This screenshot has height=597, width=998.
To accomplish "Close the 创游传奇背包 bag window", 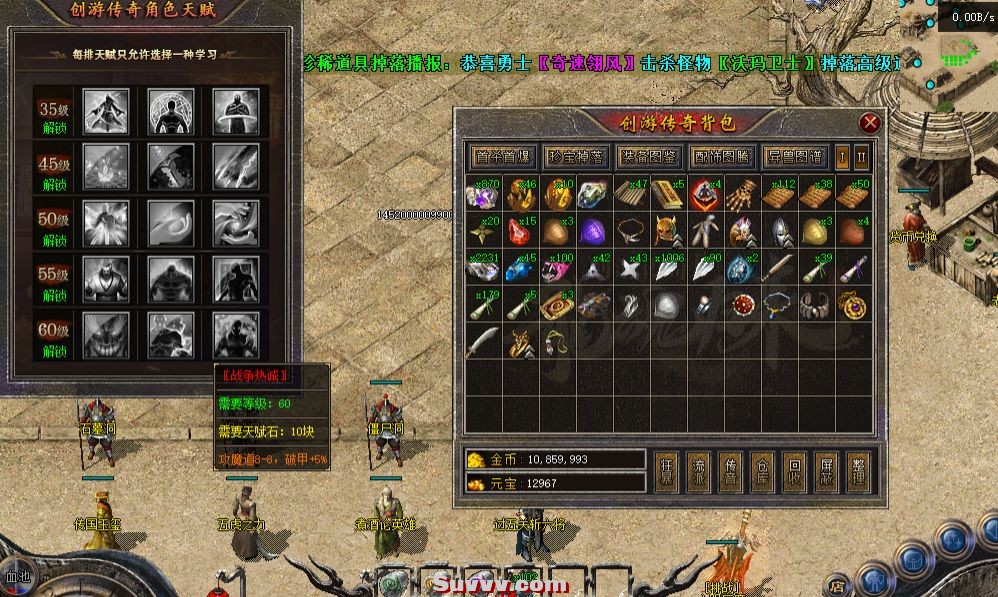I will pyautogui.click(x=870, y=123).
